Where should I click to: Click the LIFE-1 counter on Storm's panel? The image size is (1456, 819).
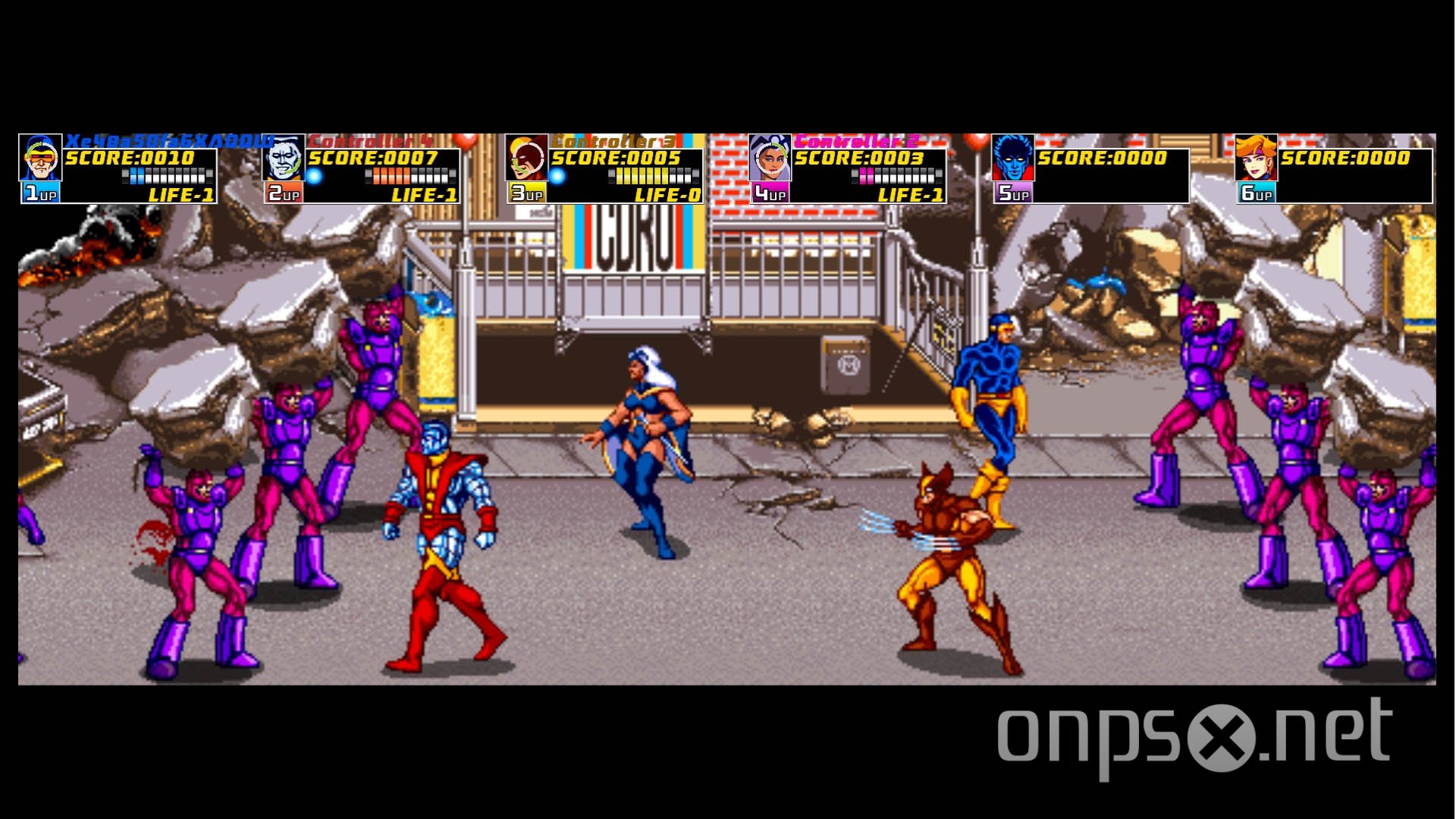click(910, 195)
